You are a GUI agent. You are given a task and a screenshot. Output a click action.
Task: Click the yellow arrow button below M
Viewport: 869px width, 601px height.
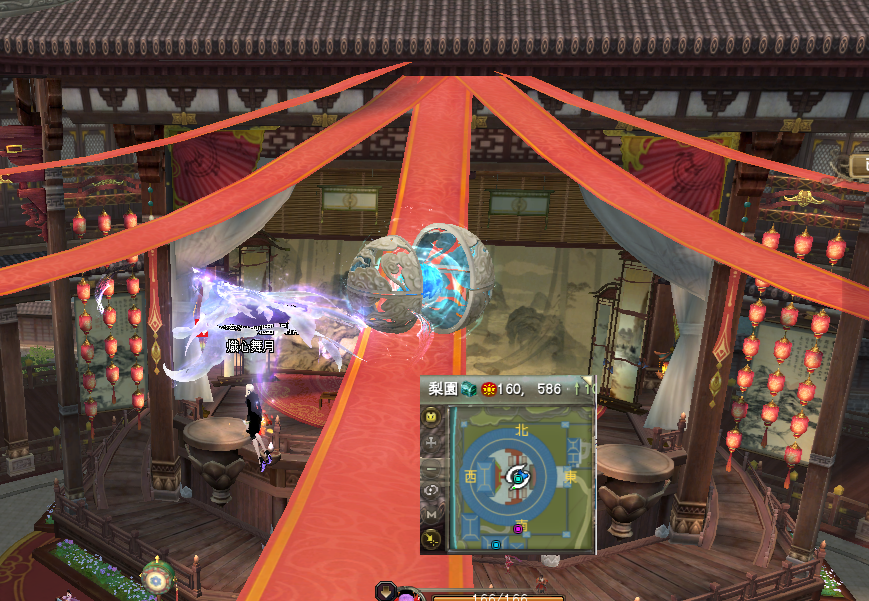pyautogui.click(x=432, y=540)
